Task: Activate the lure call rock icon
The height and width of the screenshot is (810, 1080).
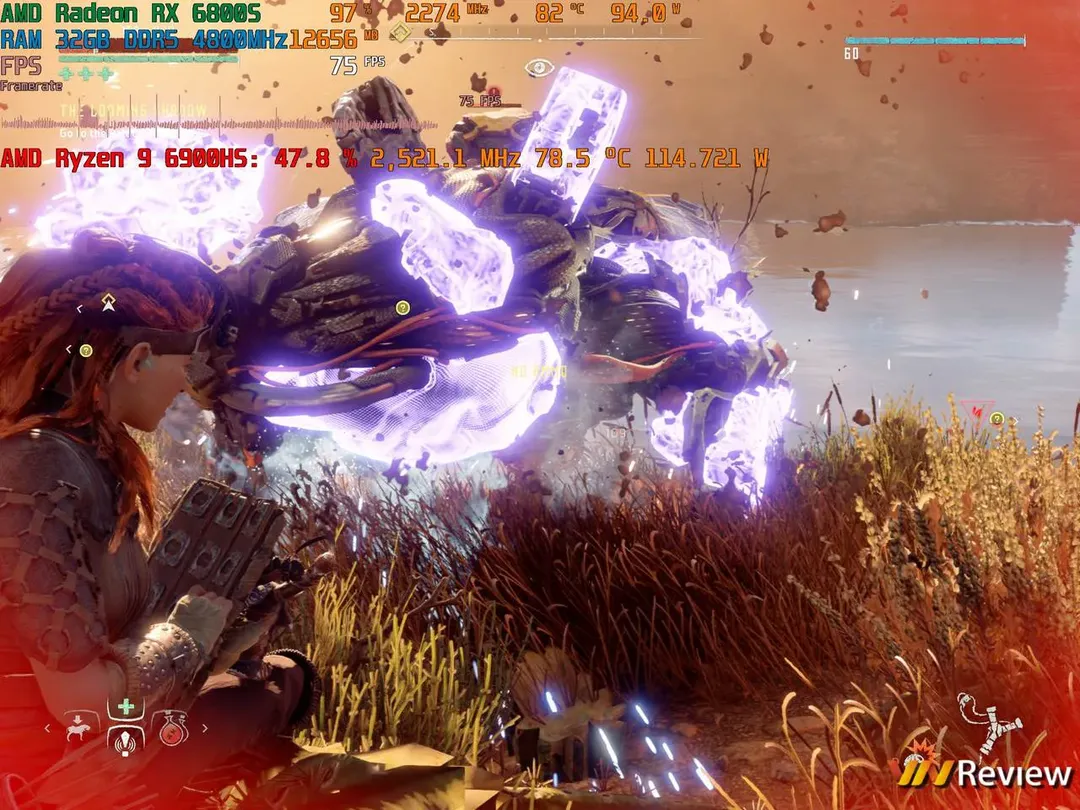Action: (126, 743)
